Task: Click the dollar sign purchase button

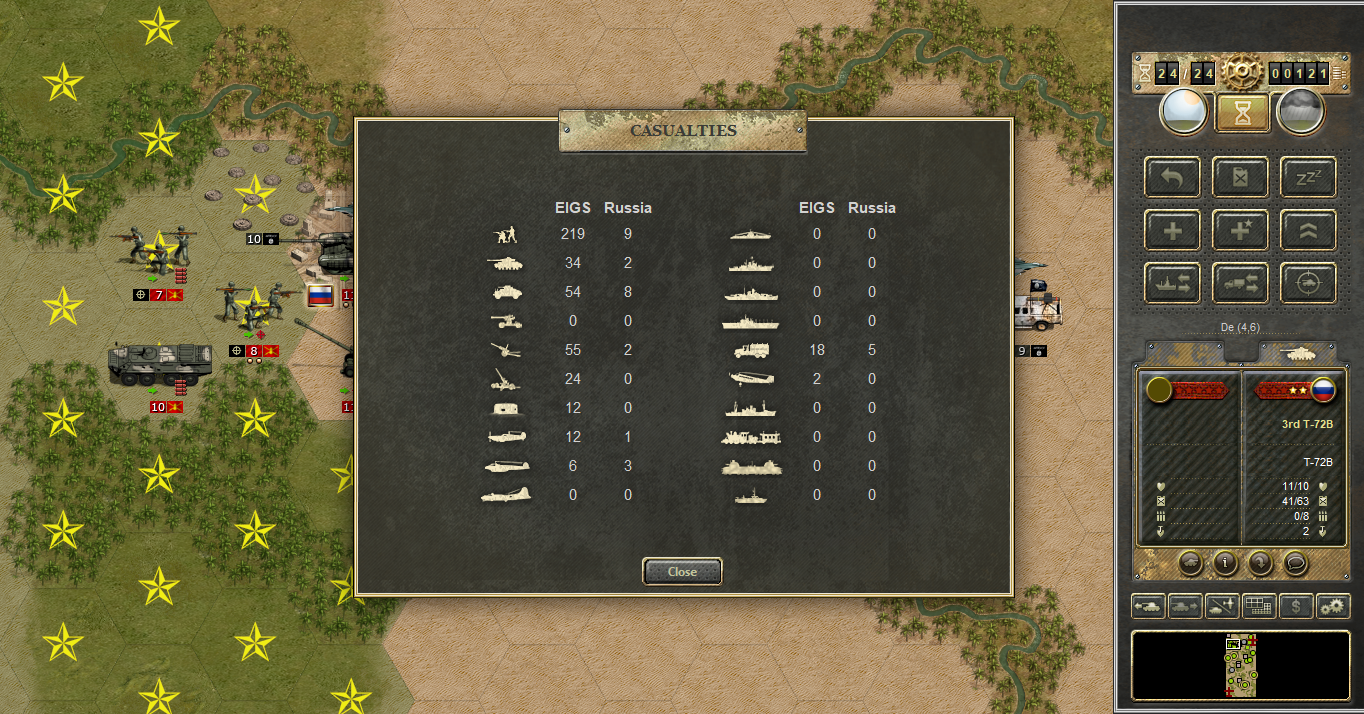Action: click(x=1296, y=606)
